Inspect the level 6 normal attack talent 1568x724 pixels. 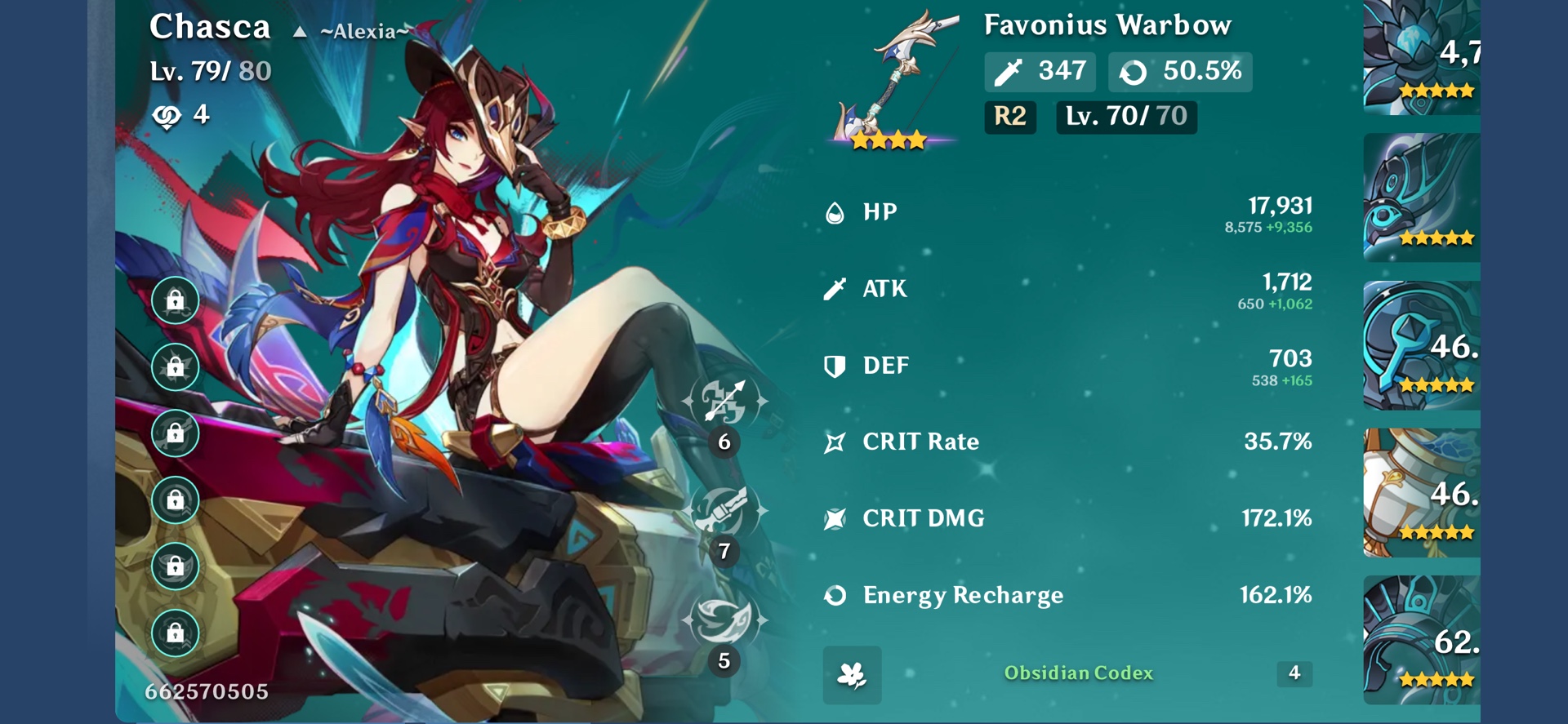[724, 402]
